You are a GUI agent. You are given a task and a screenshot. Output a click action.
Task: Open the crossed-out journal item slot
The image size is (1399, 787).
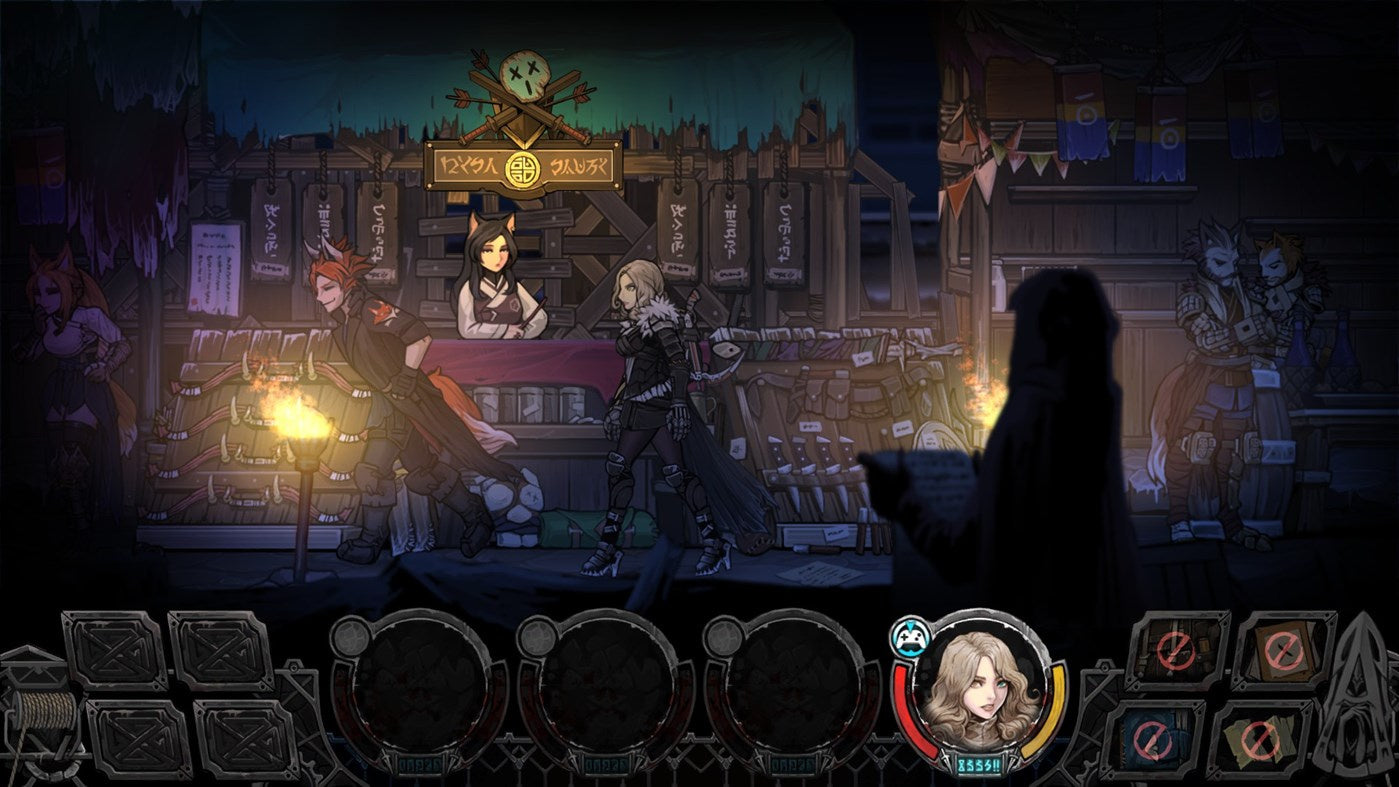(1283, 652)
